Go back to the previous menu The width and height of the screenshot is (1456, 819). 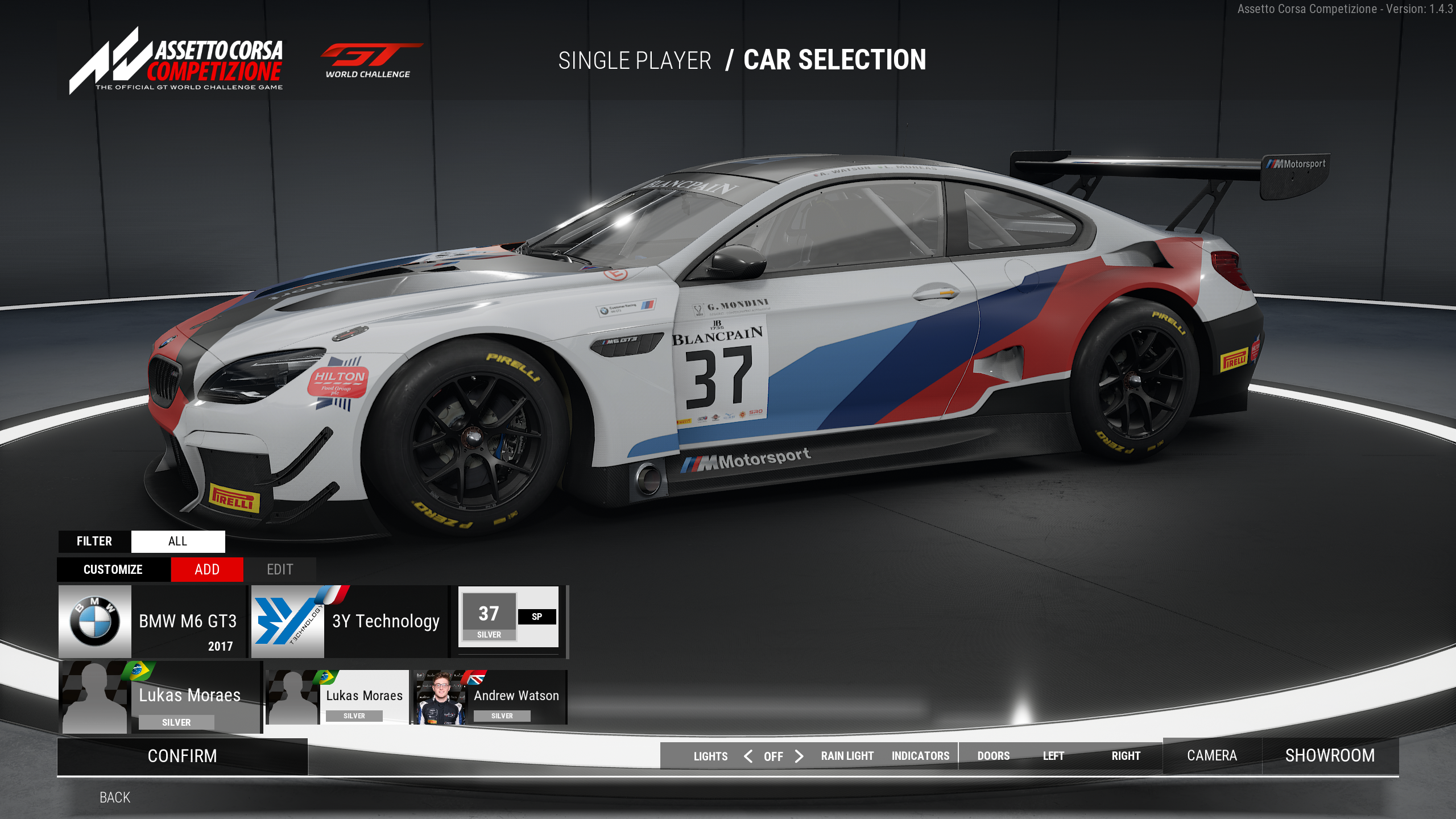[x=115, y=797]
